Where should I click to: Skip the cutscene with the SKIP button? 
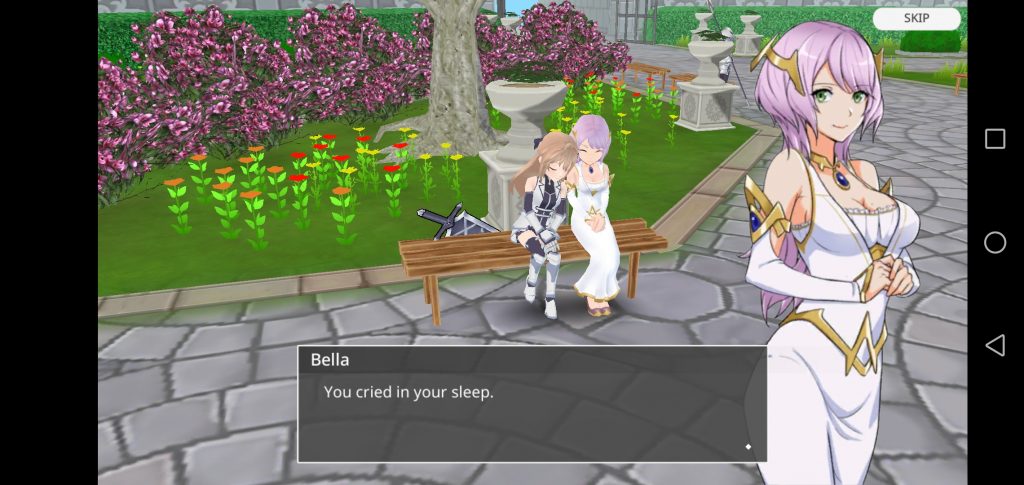pos(916,19)
